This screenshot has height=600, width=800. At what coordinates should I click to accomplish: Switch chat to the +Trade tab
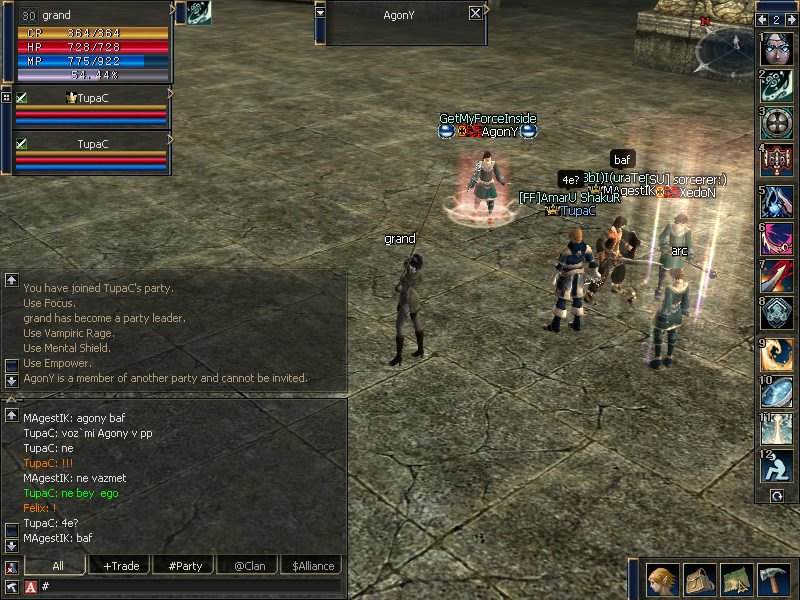[122, 566]
